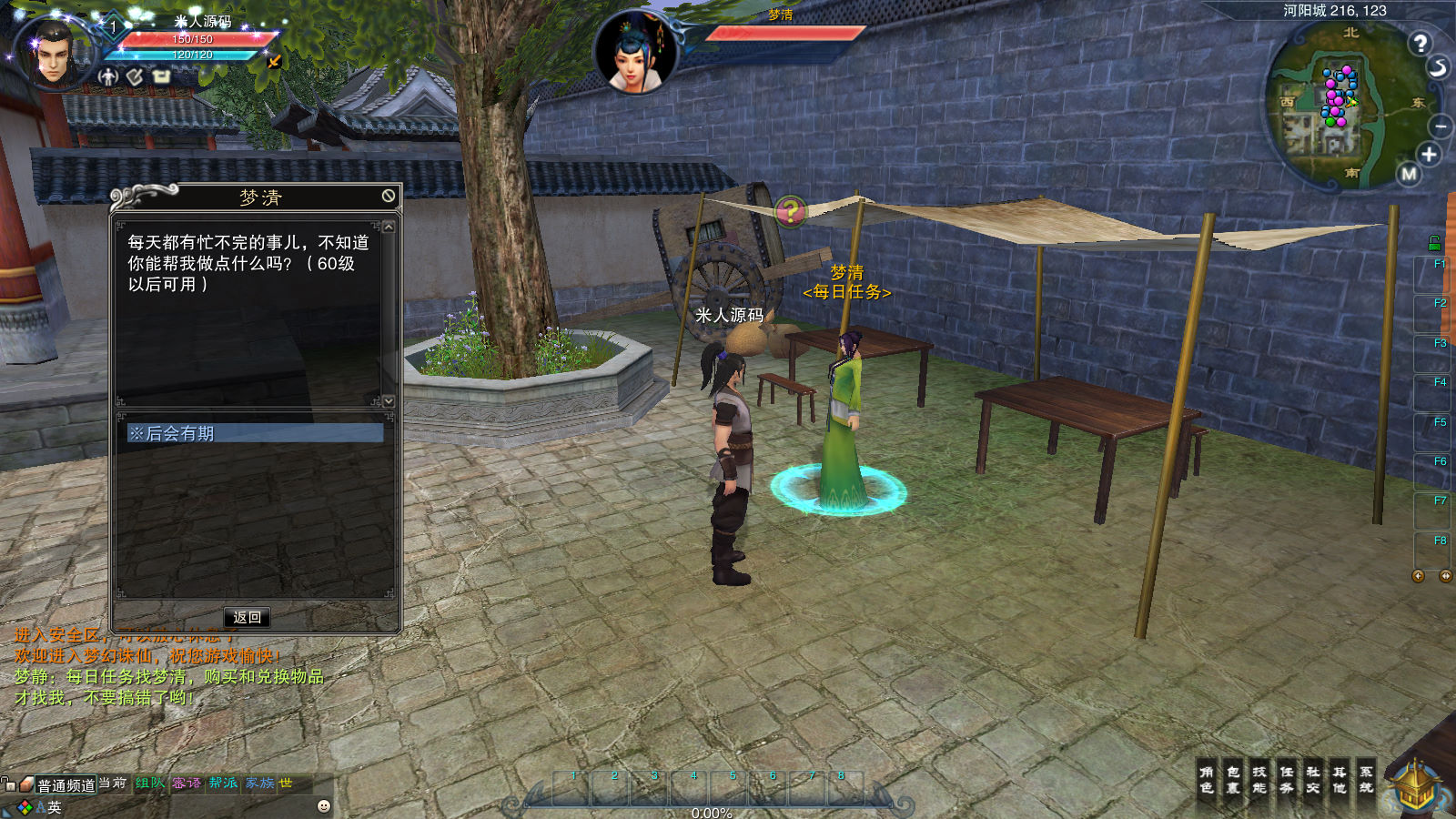Open the 包裹 inventory bag menu
Viewport: 1456px width, 819px height.
coord(1233,780)
